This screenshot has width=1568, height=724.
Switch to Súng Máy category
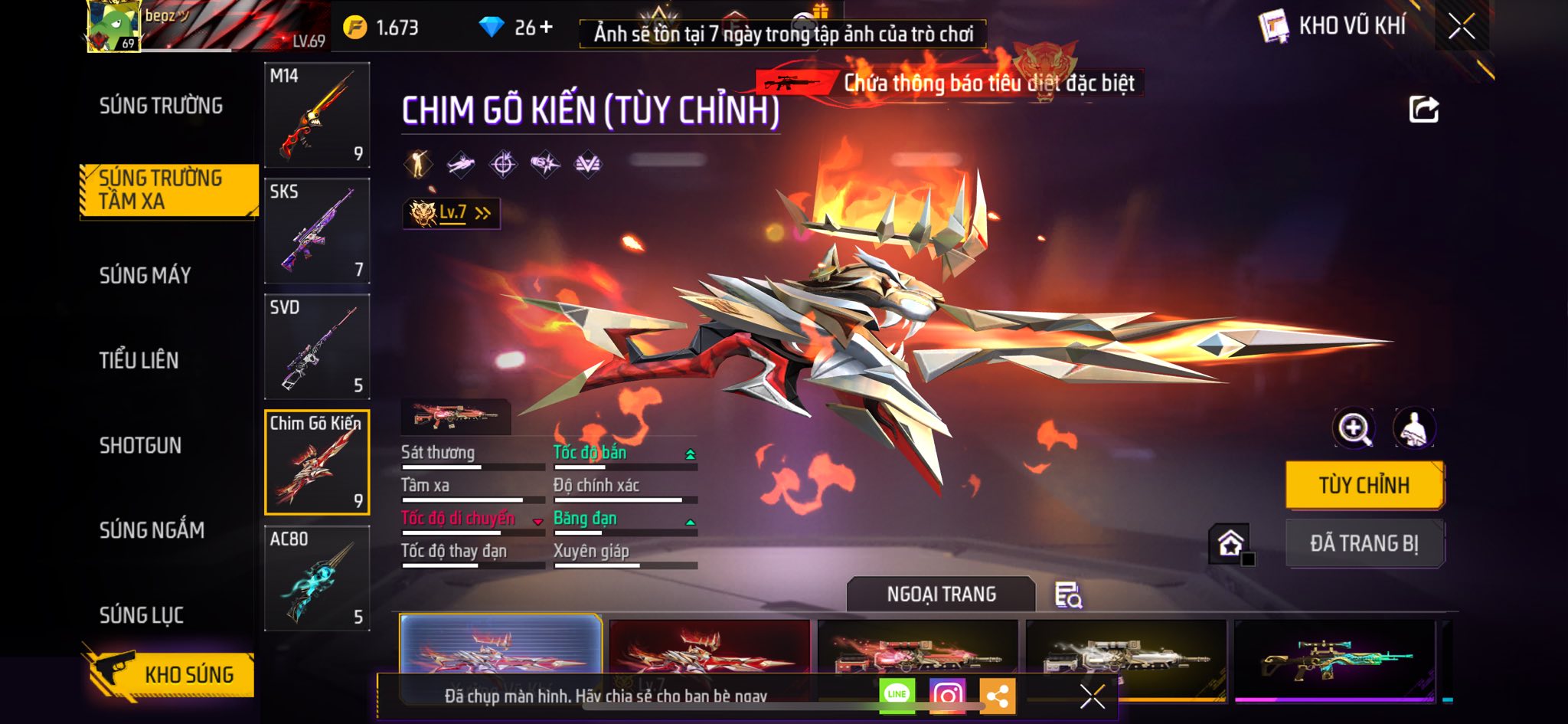pos(145,275)
